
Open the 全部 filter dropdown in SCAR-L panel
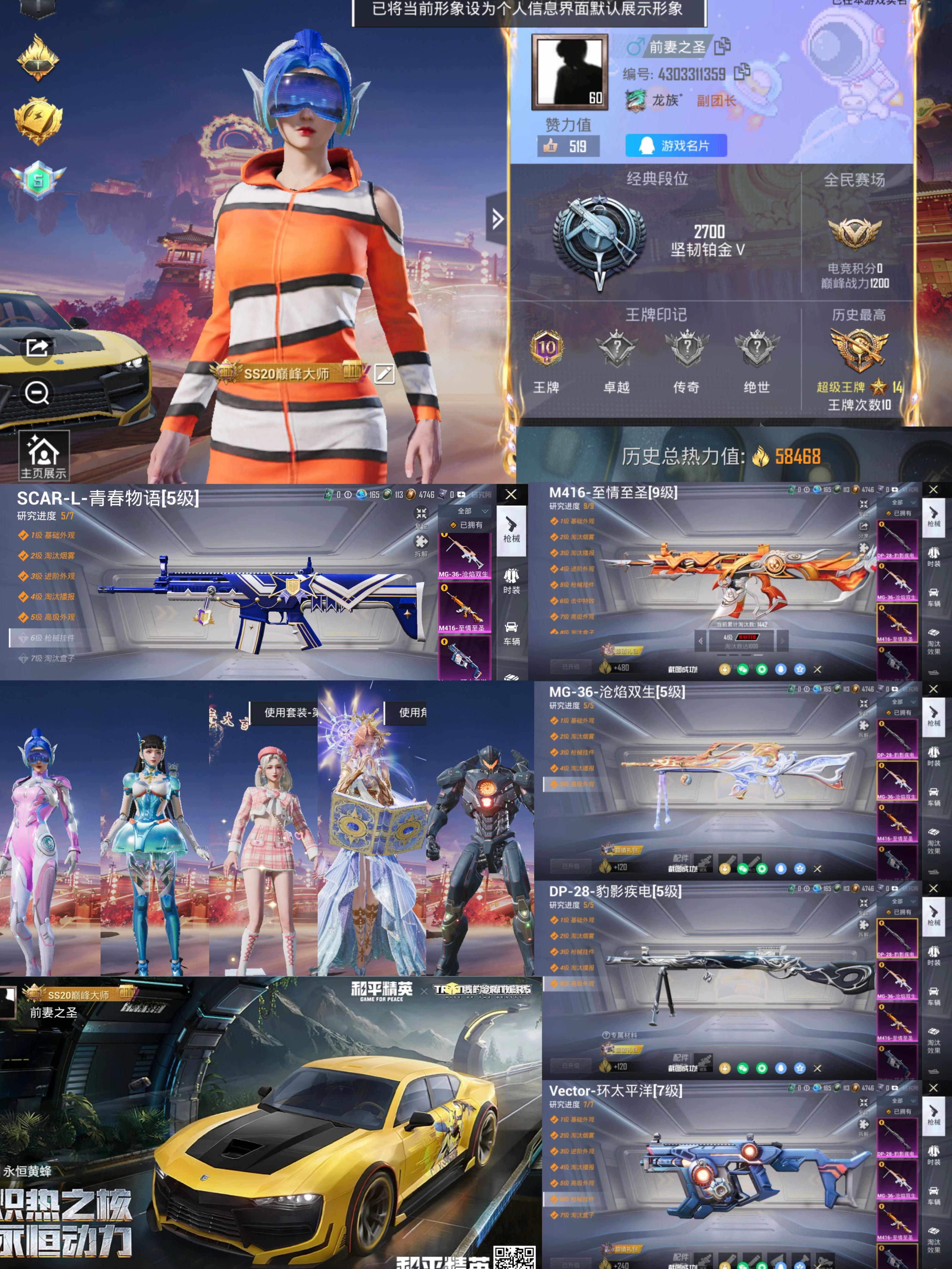[x=472, y=511]
